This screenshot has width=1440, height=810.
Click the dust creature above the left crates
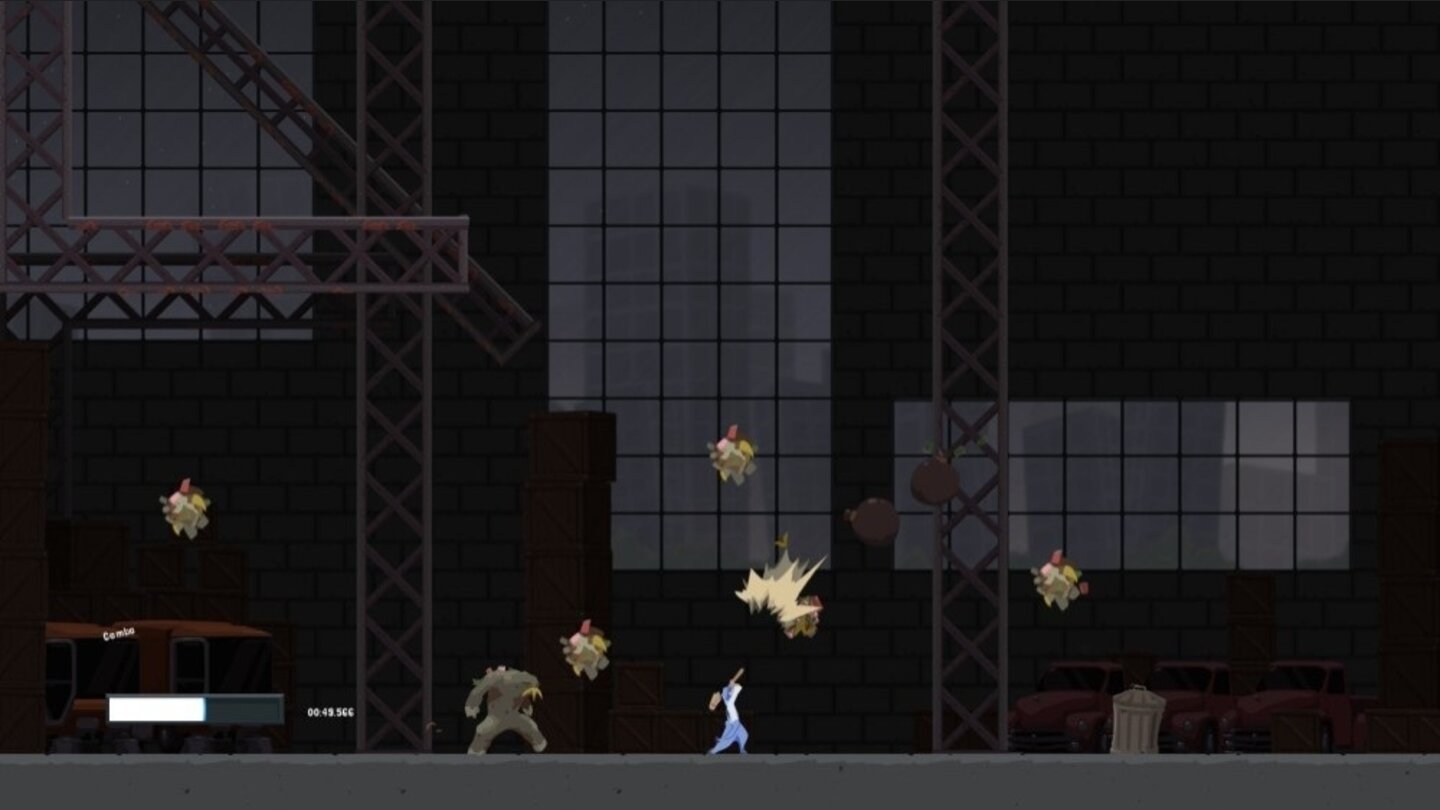point(185,510)
